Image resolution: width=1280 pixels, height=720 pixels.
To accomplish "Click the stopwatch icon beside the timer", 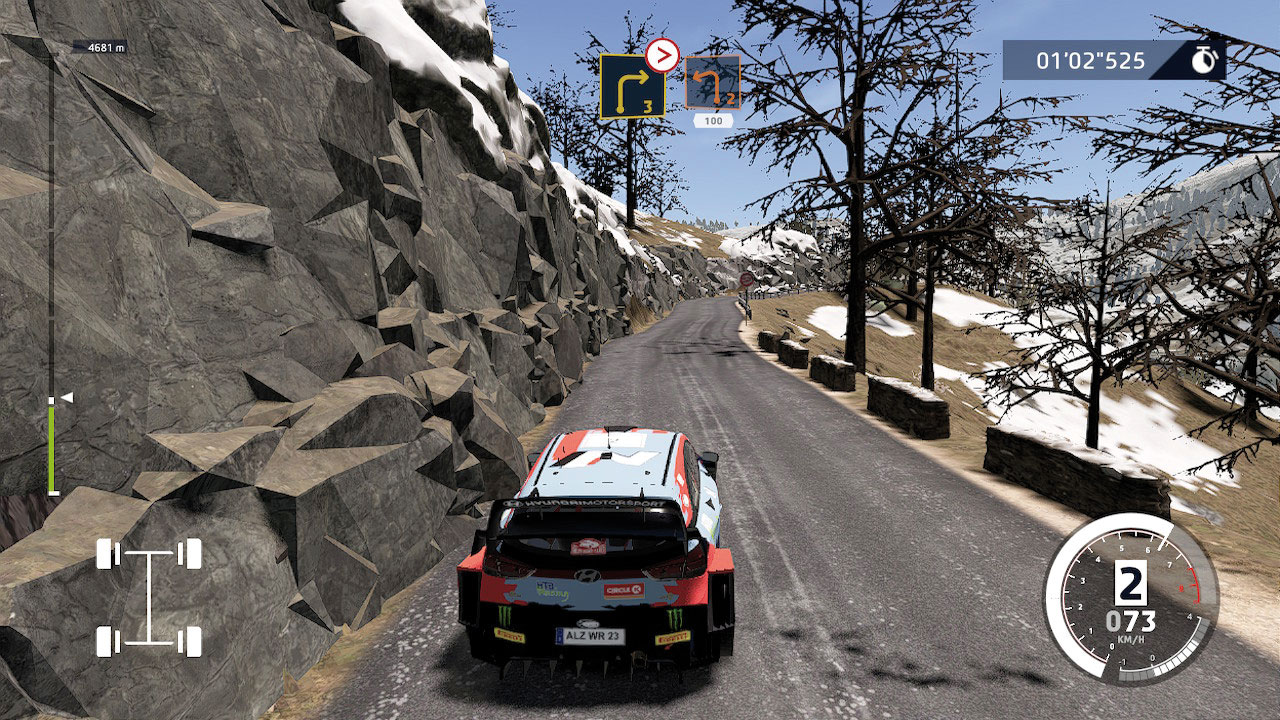I will point(1205,60).
